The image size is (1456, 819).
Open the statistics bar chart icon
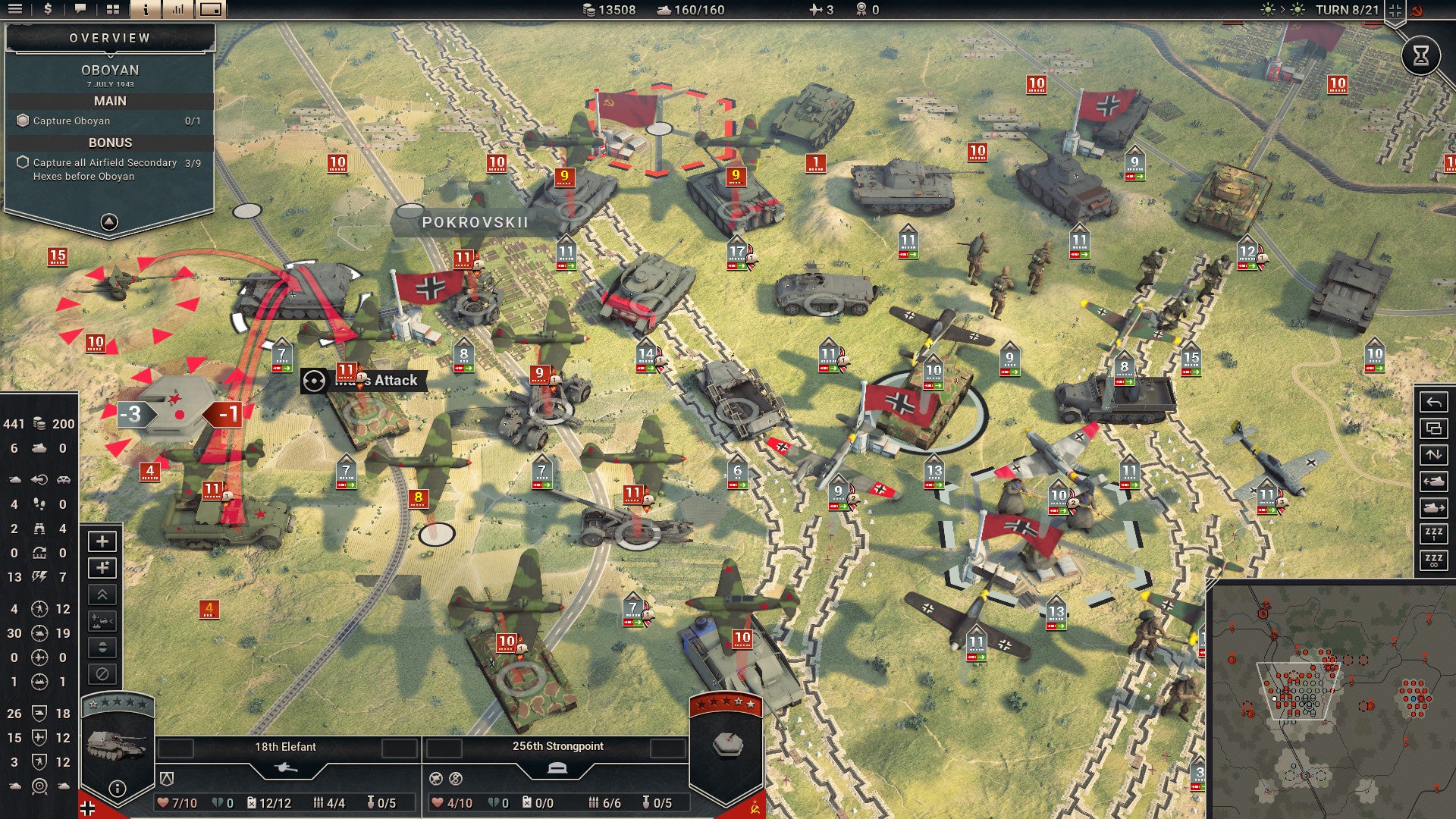(179, 10)
